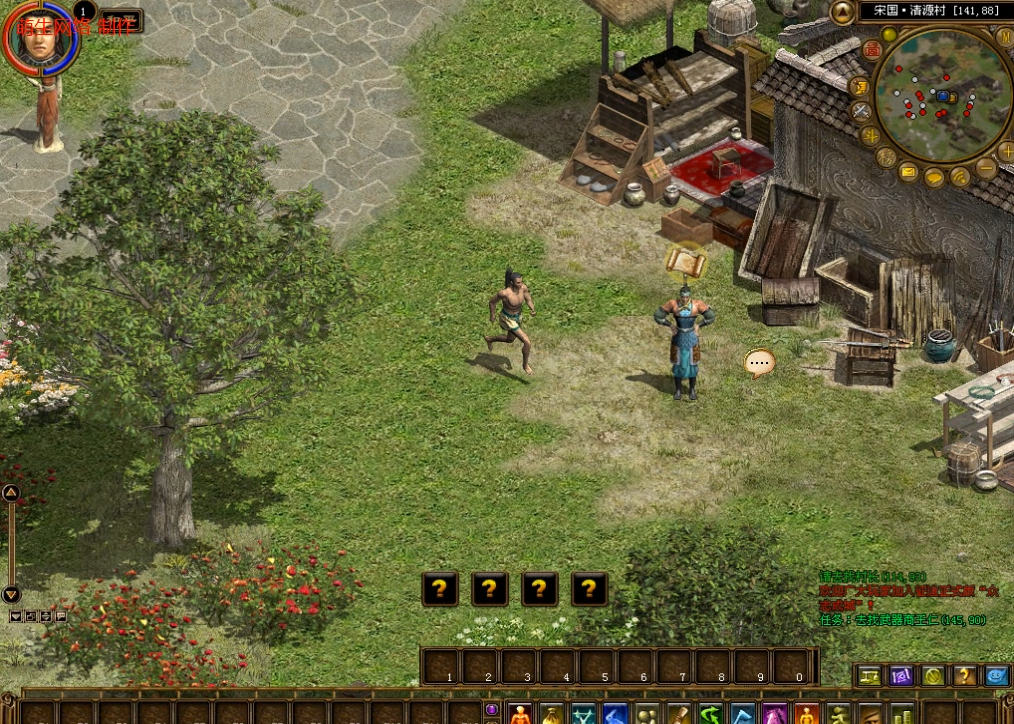Click the crossed swords button beside the minimap
Image resolution: width=1014 pixels, height=724 pixels.
[x=862, y=111]
